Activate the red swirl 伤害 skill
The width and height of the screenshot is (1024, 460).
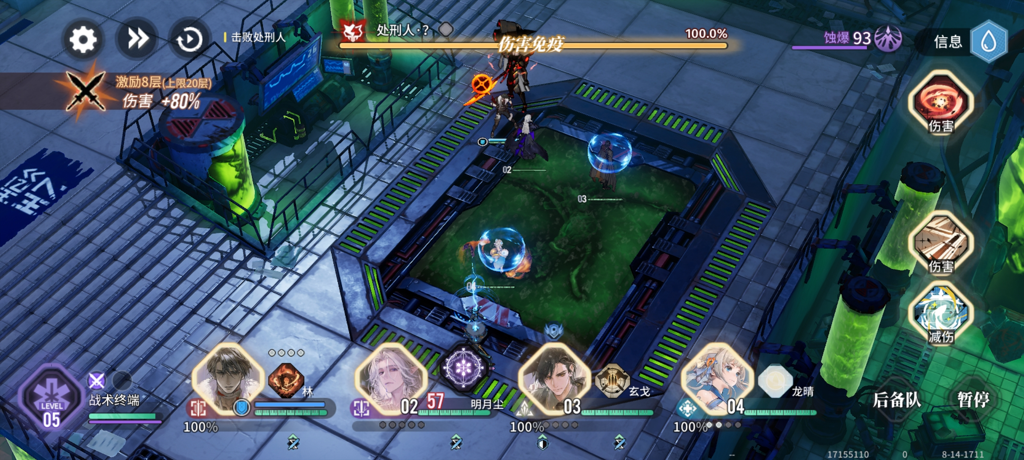click(x=941, y=102)
